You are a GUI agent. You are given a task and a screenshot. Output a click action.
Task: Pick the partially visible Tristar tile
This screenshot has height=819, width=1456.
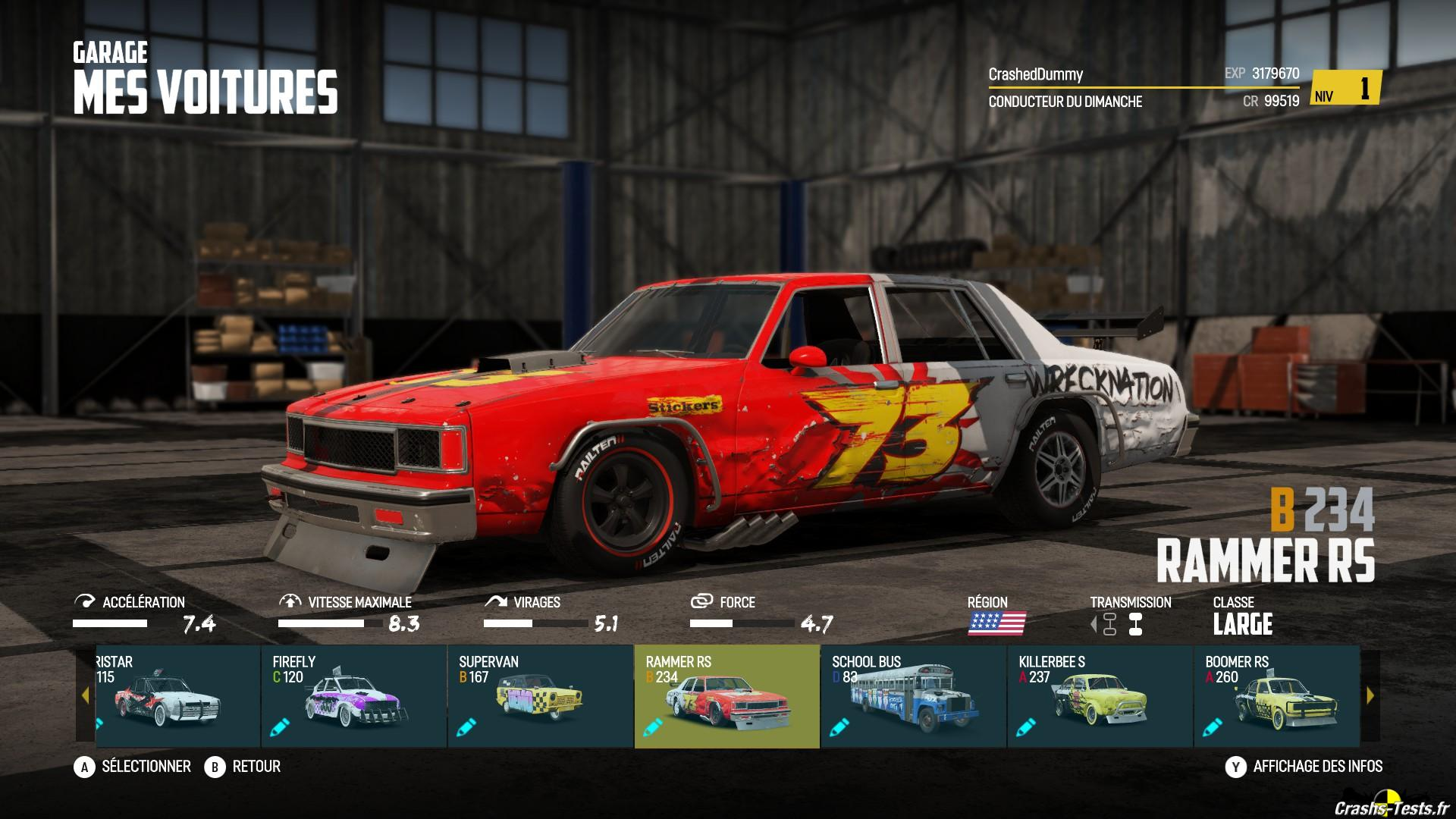coord(177,696)
